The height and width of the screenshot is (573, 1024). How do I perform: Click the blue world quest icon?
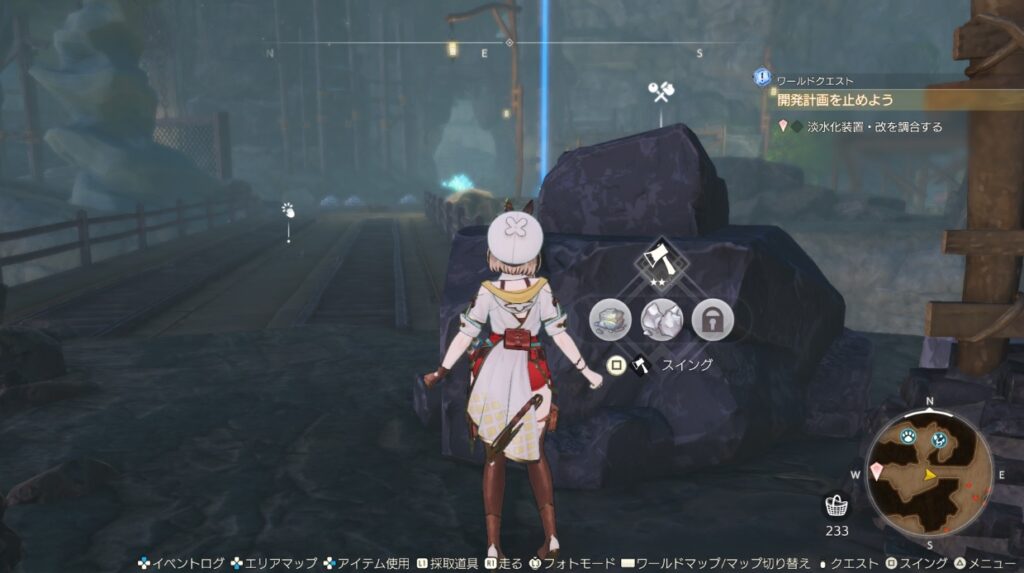coord(762,77)
